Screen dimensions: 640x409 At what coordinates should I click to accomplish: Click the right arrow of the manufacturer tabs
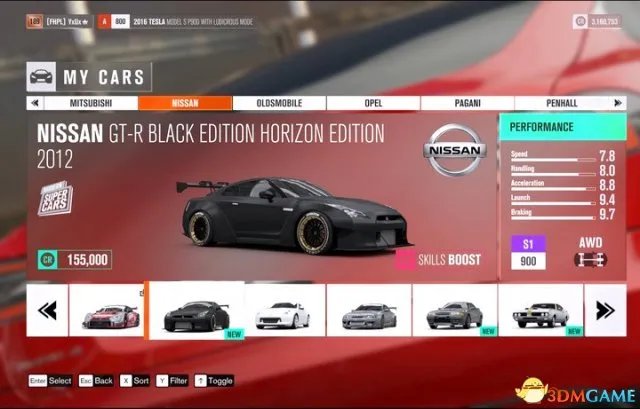(x=618, y=102)
